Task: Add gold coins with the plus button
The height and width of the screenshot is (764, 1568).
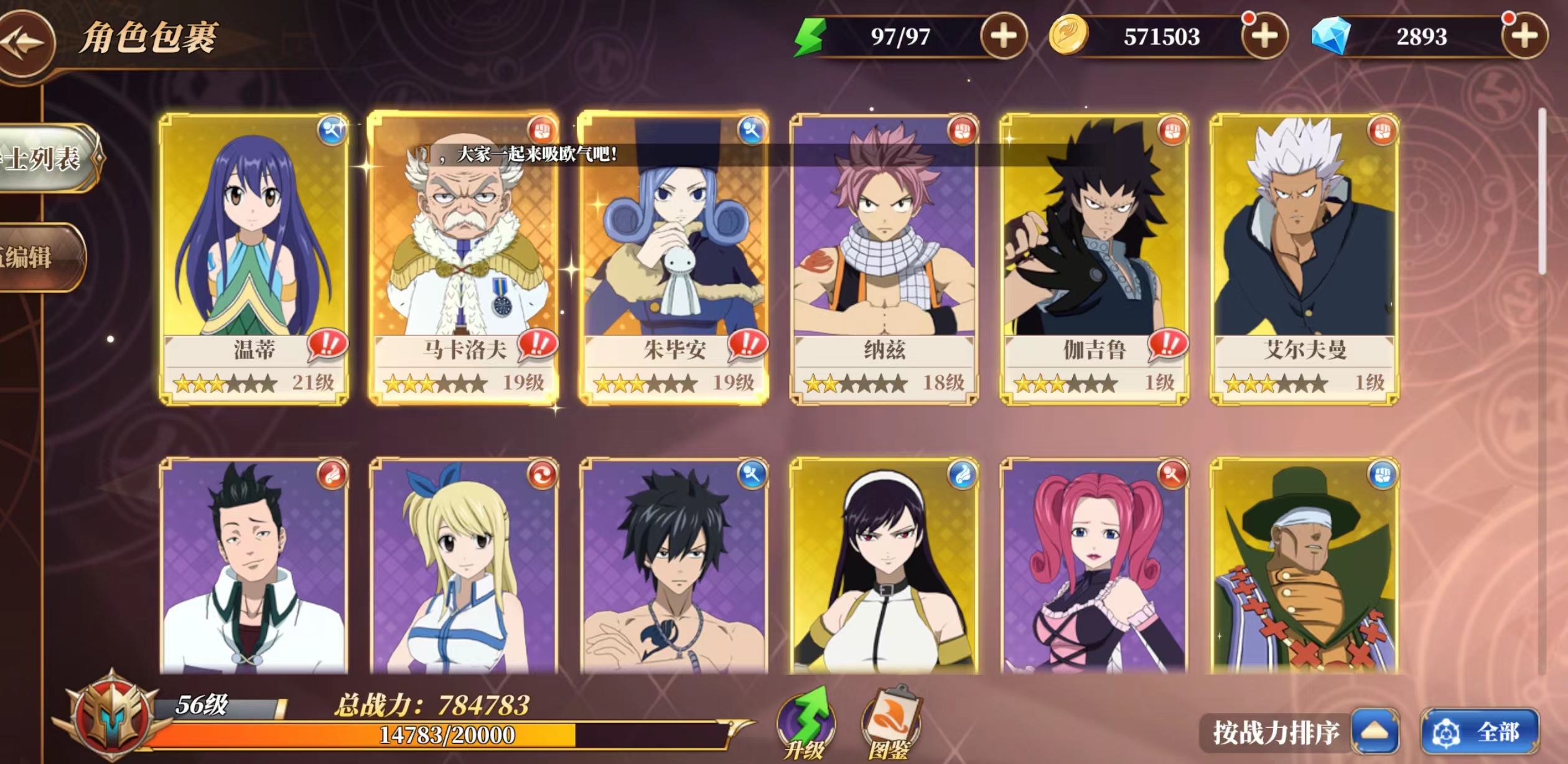Action: 1264,36
